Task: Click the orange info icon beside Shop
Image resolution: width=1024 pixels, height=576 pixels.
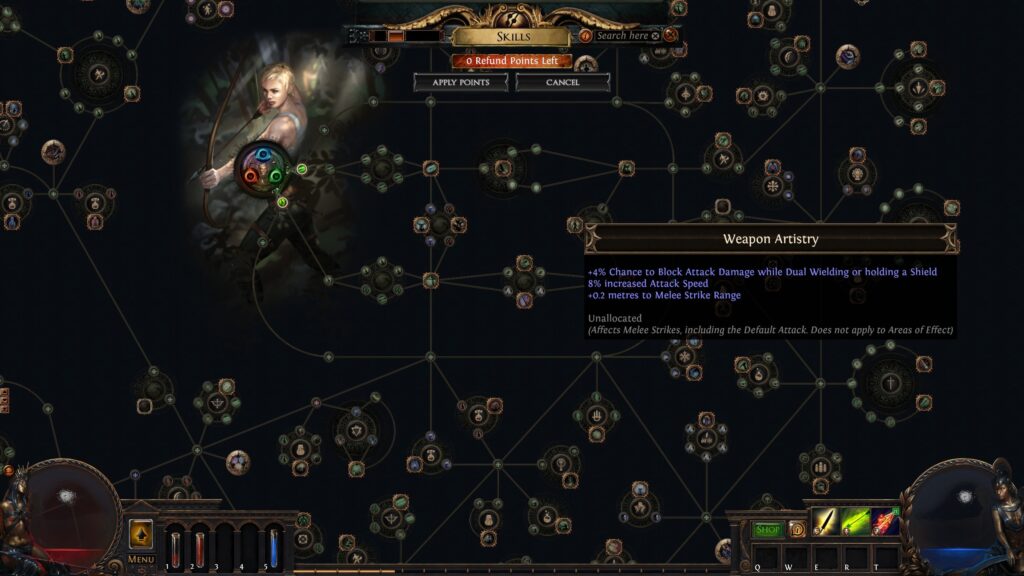Action: pos(797,529)
